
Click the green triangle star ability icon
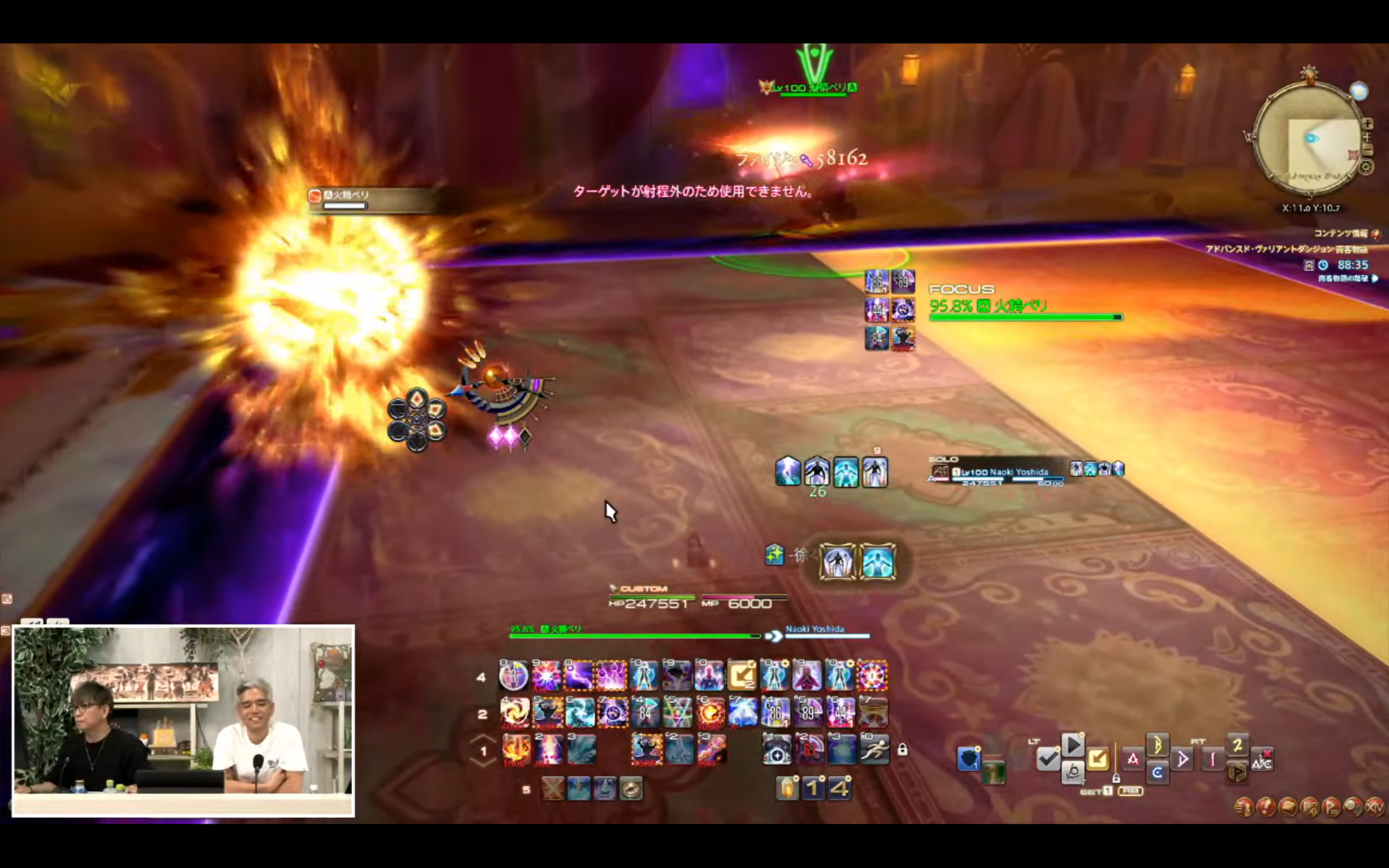coord(677,712)
